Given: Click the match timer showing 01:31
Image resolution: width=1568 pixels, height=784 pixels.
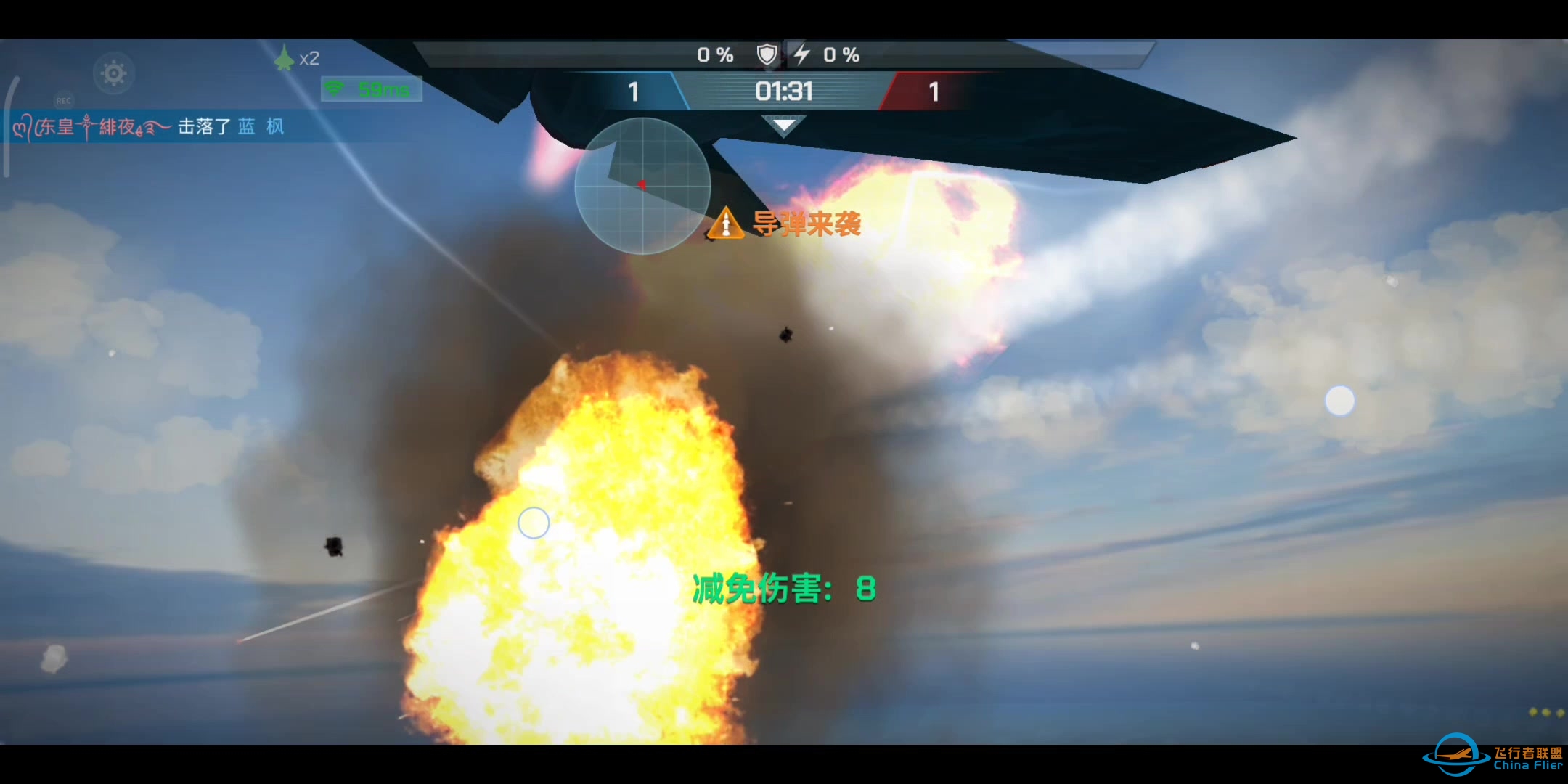Looking at the screenshot, I should [x=783, y=91].
